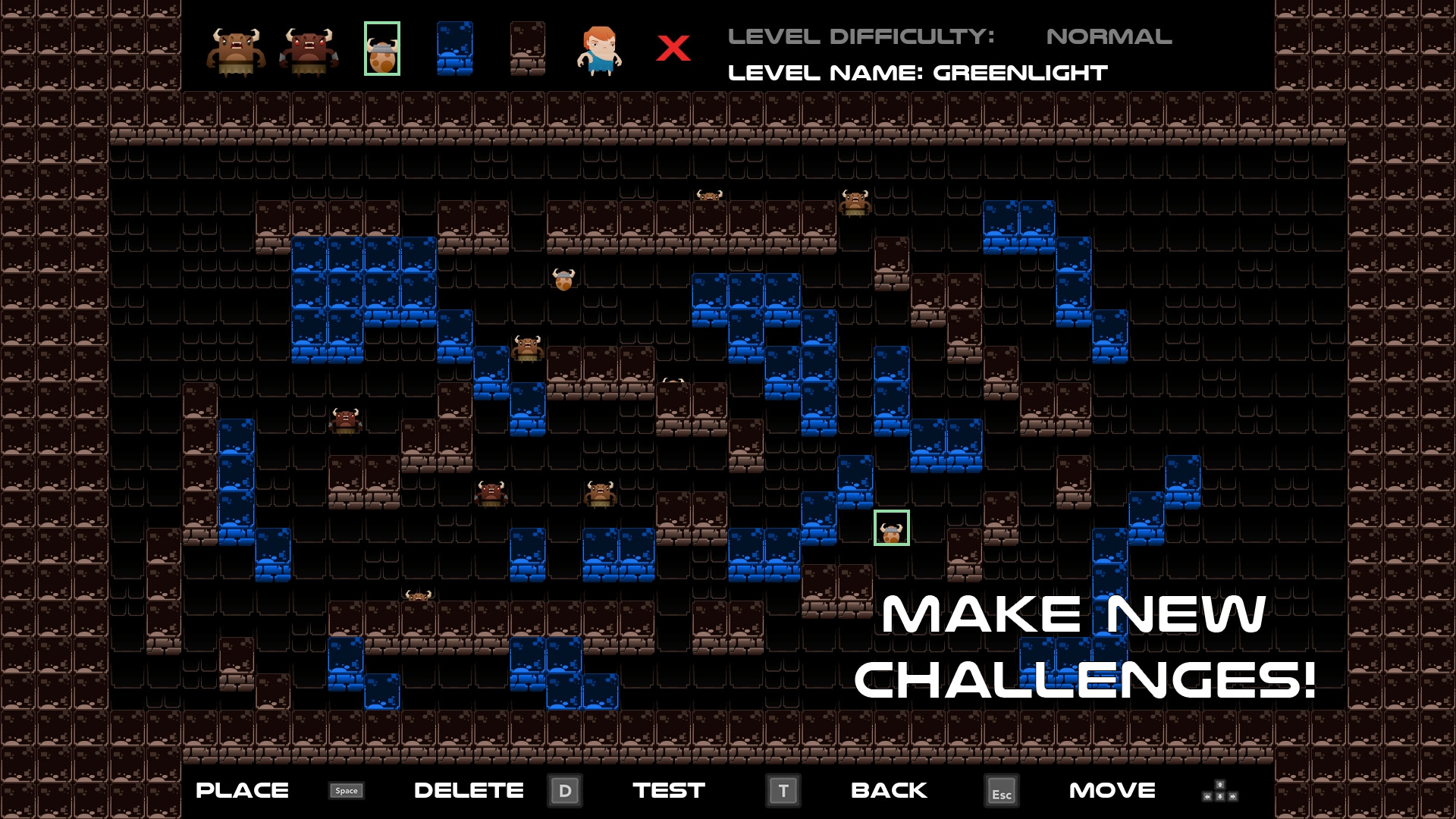
Task: Select the dark brown block in the palette
Action: coord(526,50)
